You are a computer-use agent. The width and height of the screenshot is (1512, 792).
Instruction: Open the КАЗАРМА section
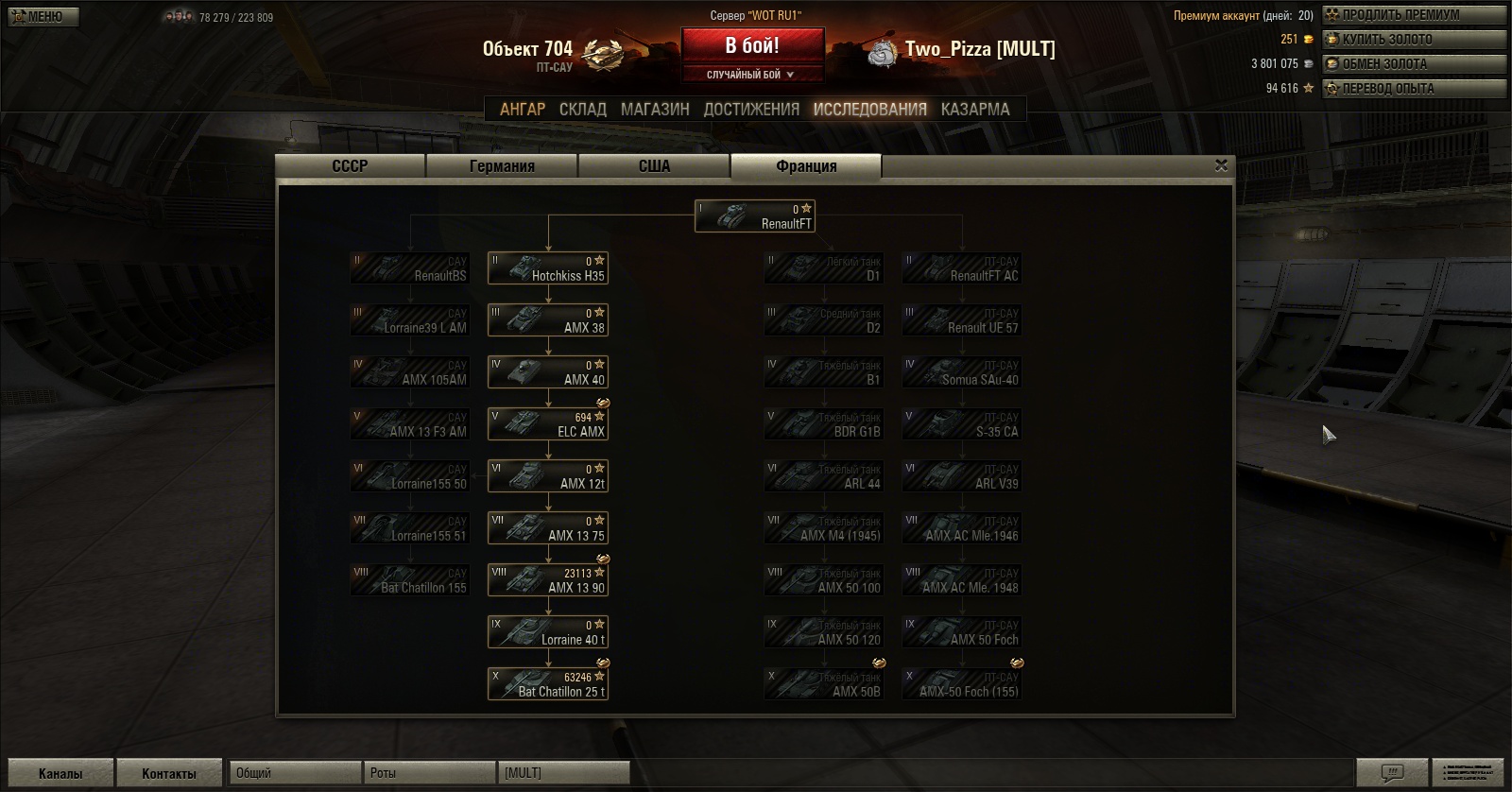pos(975,110)
